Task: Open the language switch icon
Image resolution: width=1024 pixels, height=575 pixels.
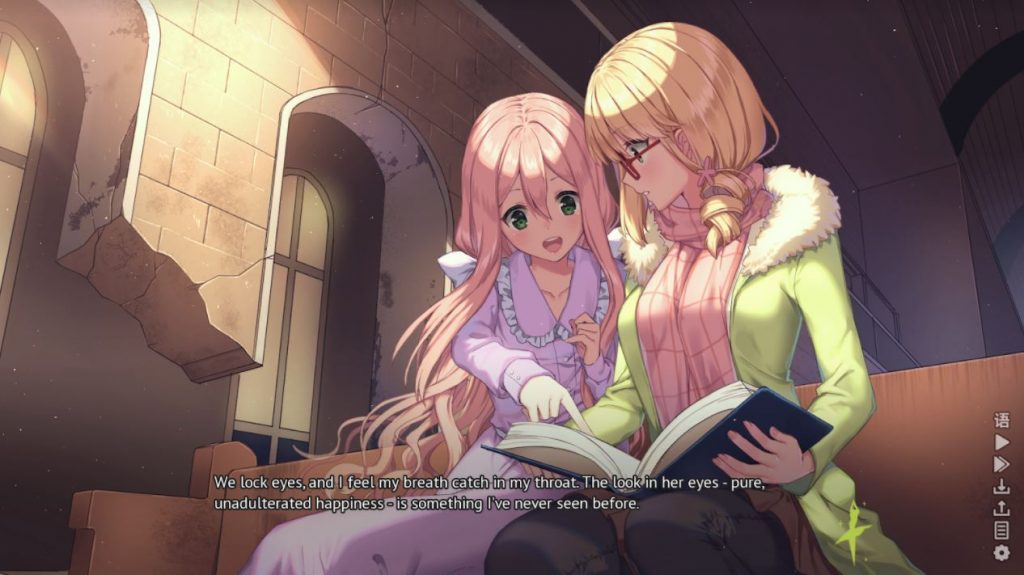Action: click(x=1001, y=420)
